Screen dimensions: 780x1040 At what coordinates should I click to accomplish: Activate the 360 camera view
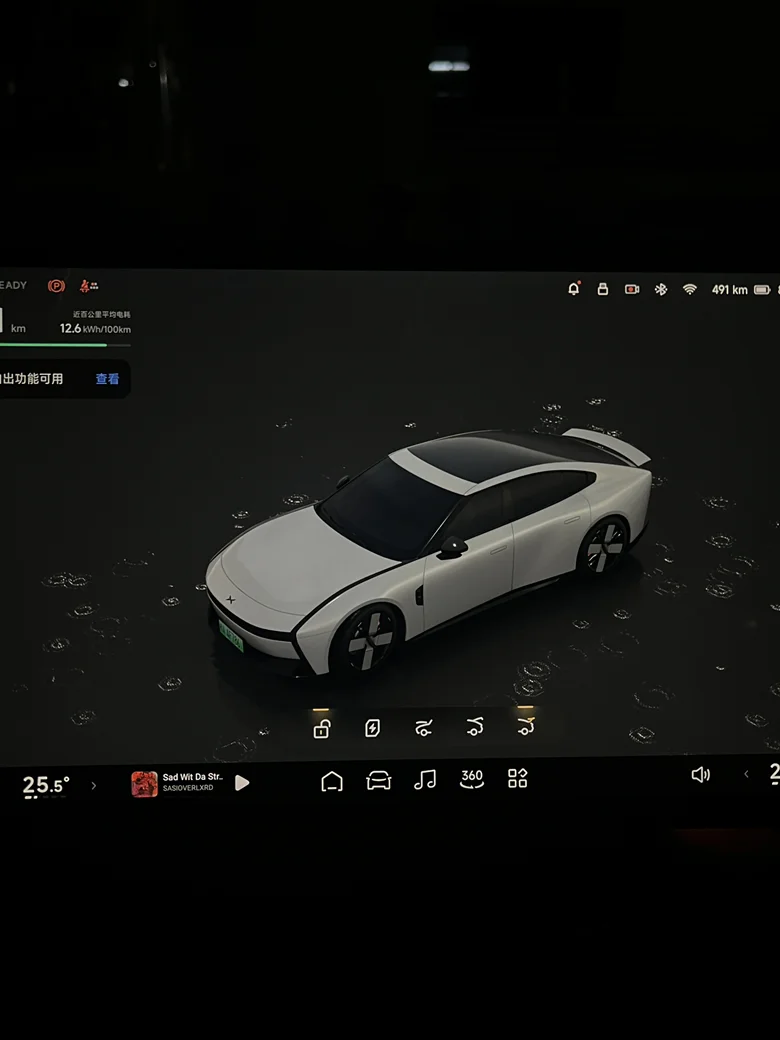tap(471, 779)
